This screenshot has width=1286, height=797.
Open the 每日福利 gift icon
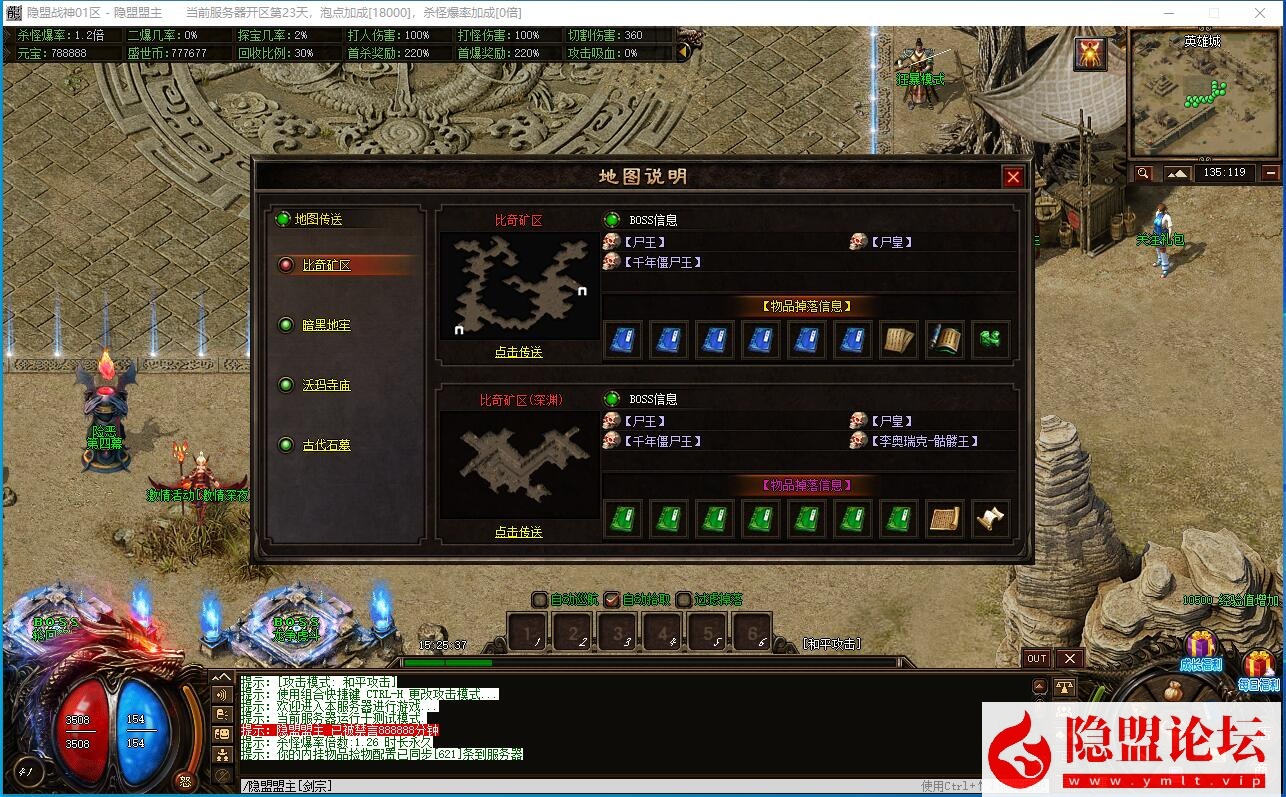tap(1259, 664)
